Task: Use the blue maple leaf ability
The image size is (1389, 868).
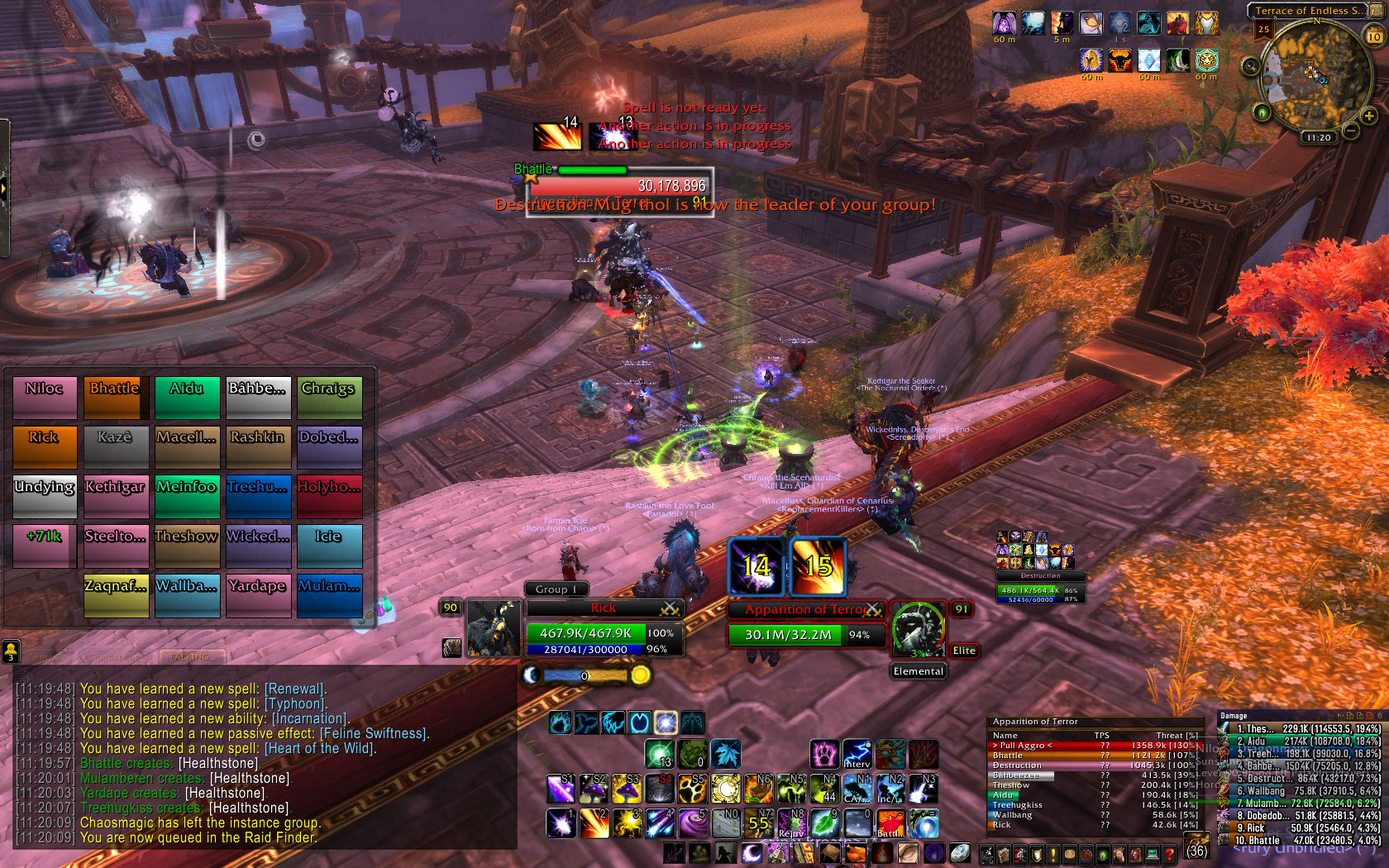Action: [x=726, y=754]
